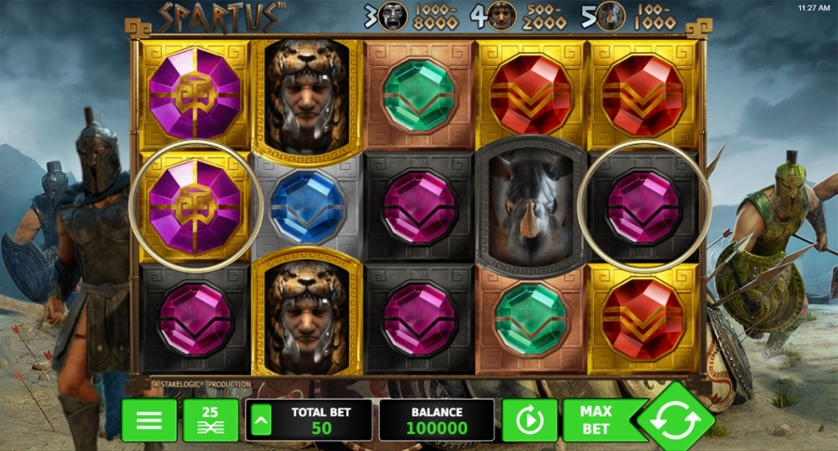Open the hamburger menu
The width and height of the screenshot is (838, 451).
click(149, 420)
